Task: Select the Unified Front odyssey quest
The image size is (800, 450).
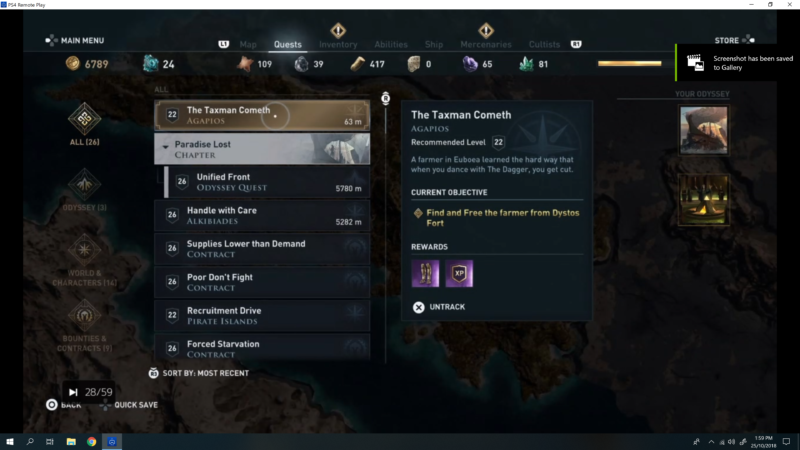Action: tap(267, 182)
